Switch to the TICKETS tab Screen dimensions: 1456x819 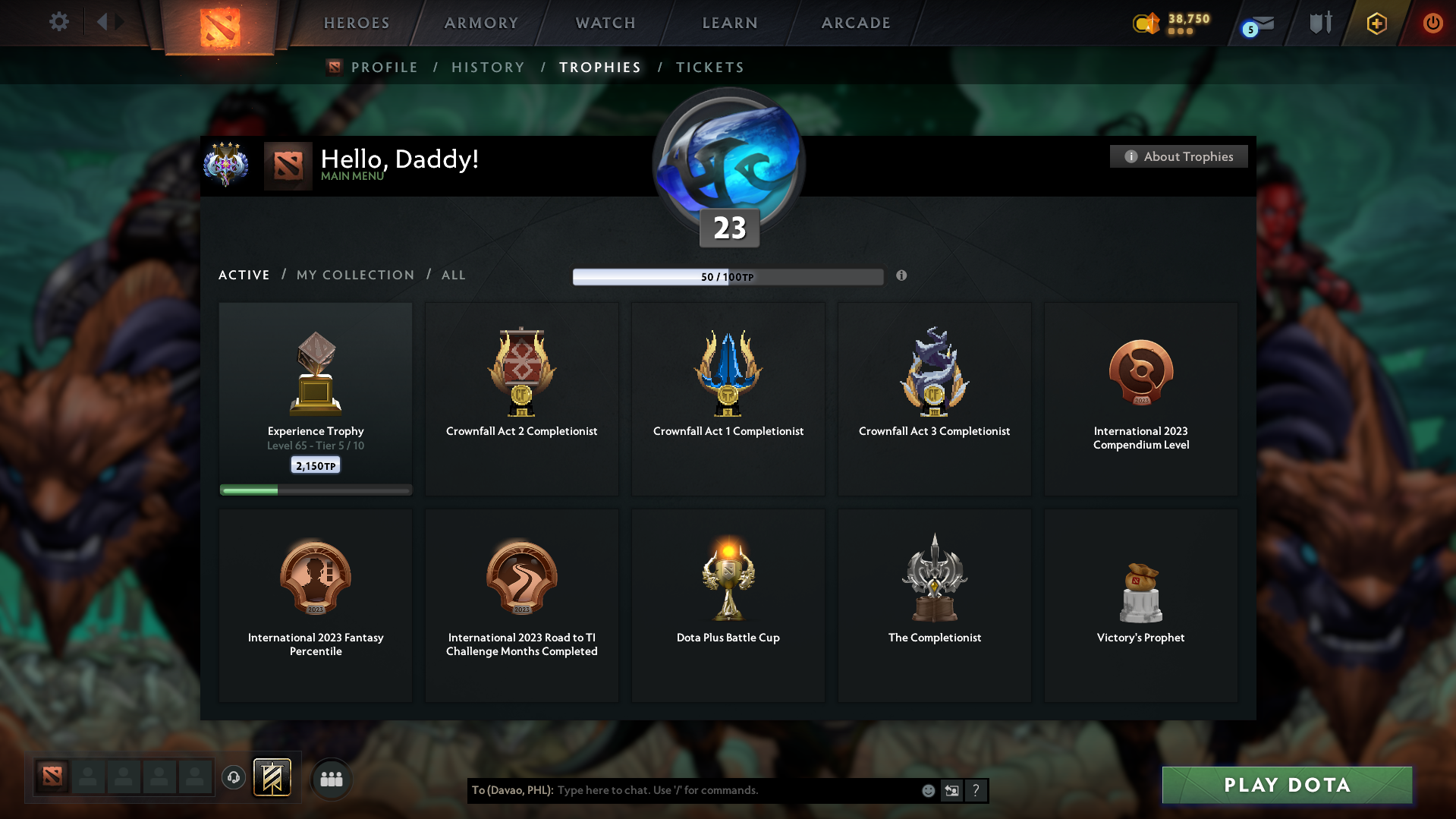coord(709,67)
